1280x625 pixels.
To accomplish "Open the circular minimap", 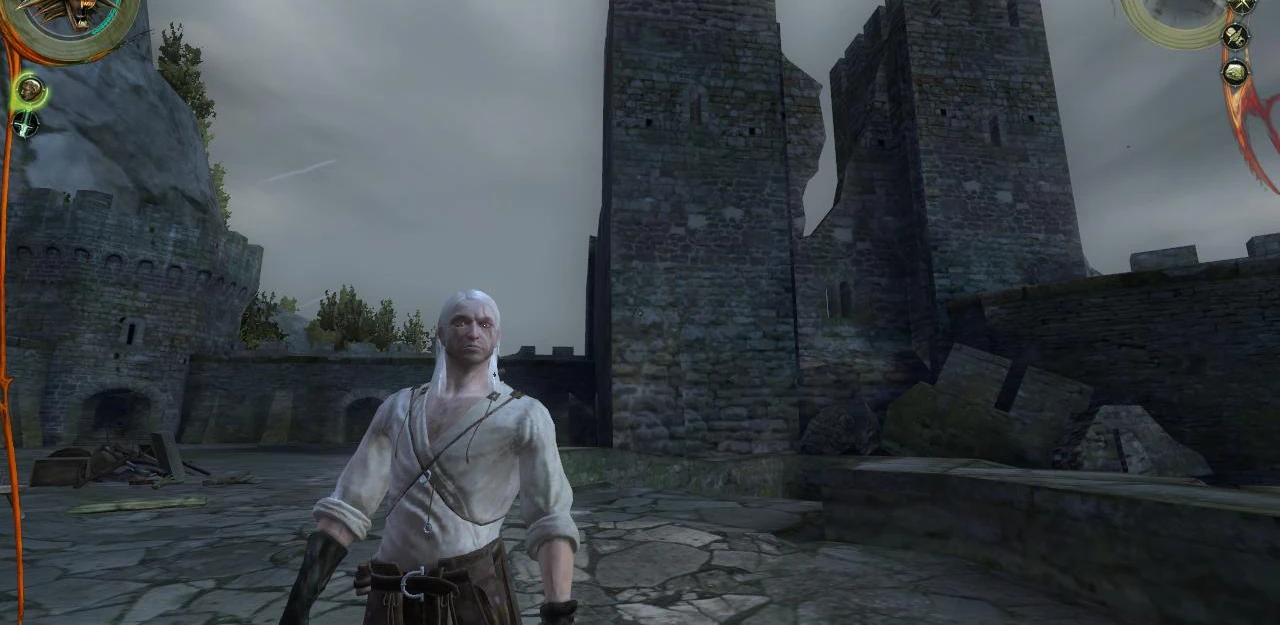I will (x=1176, y=16).
